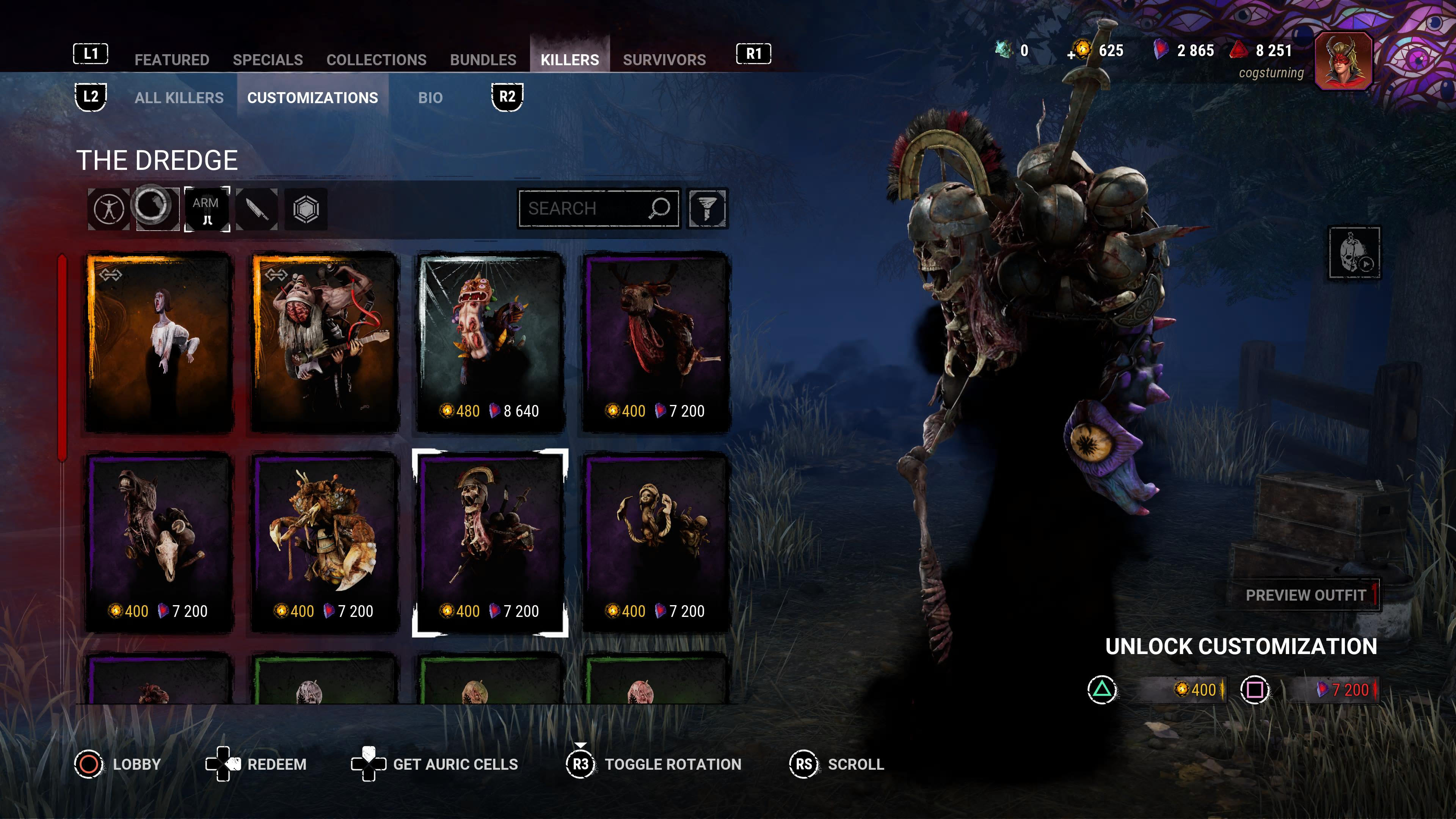Switch to the Specials tab
The height and width of the screenshot is (819, 1456).
[267, 60]
